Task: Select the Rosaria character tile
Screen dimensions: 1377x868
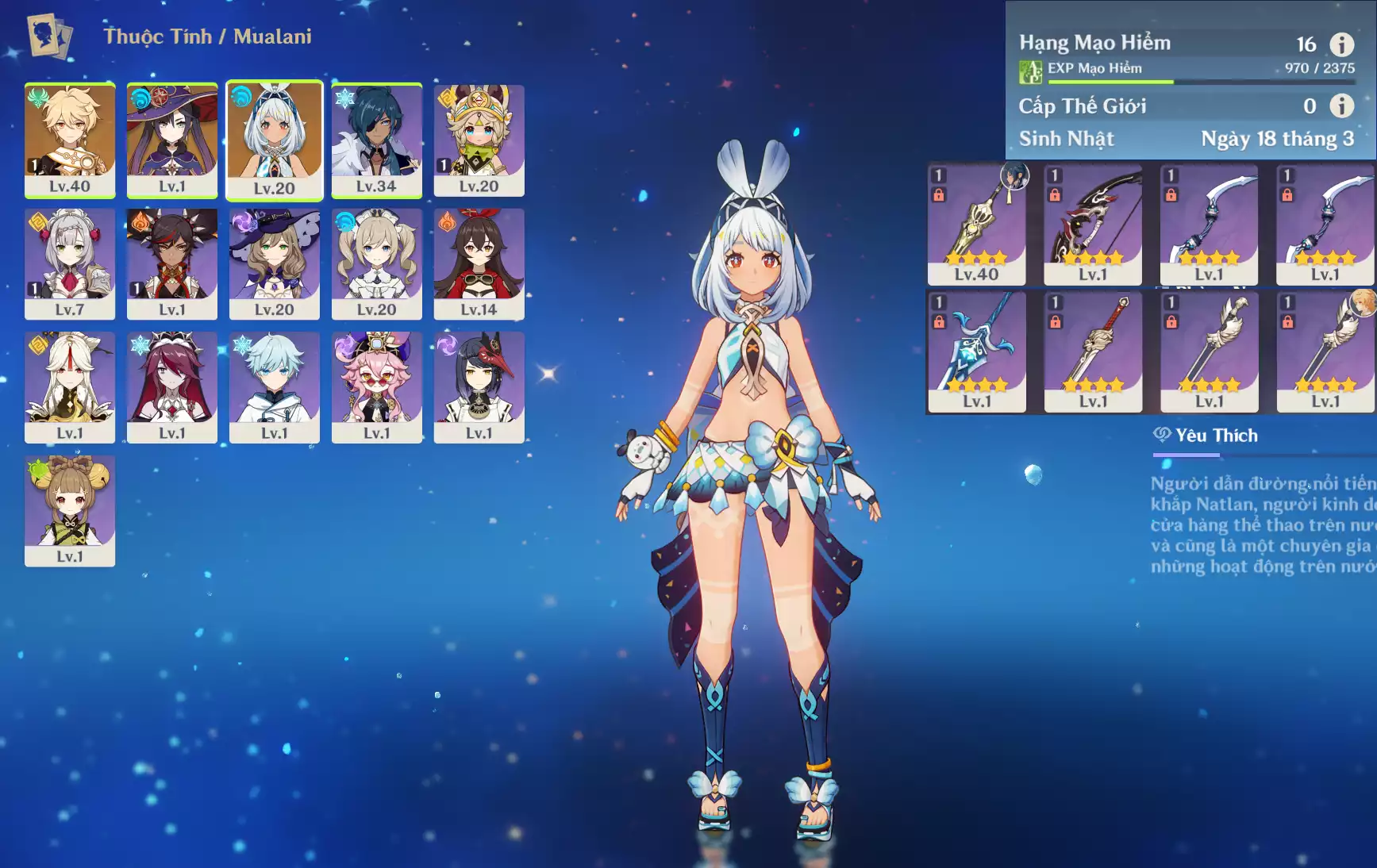Action: tap(172, 386)
